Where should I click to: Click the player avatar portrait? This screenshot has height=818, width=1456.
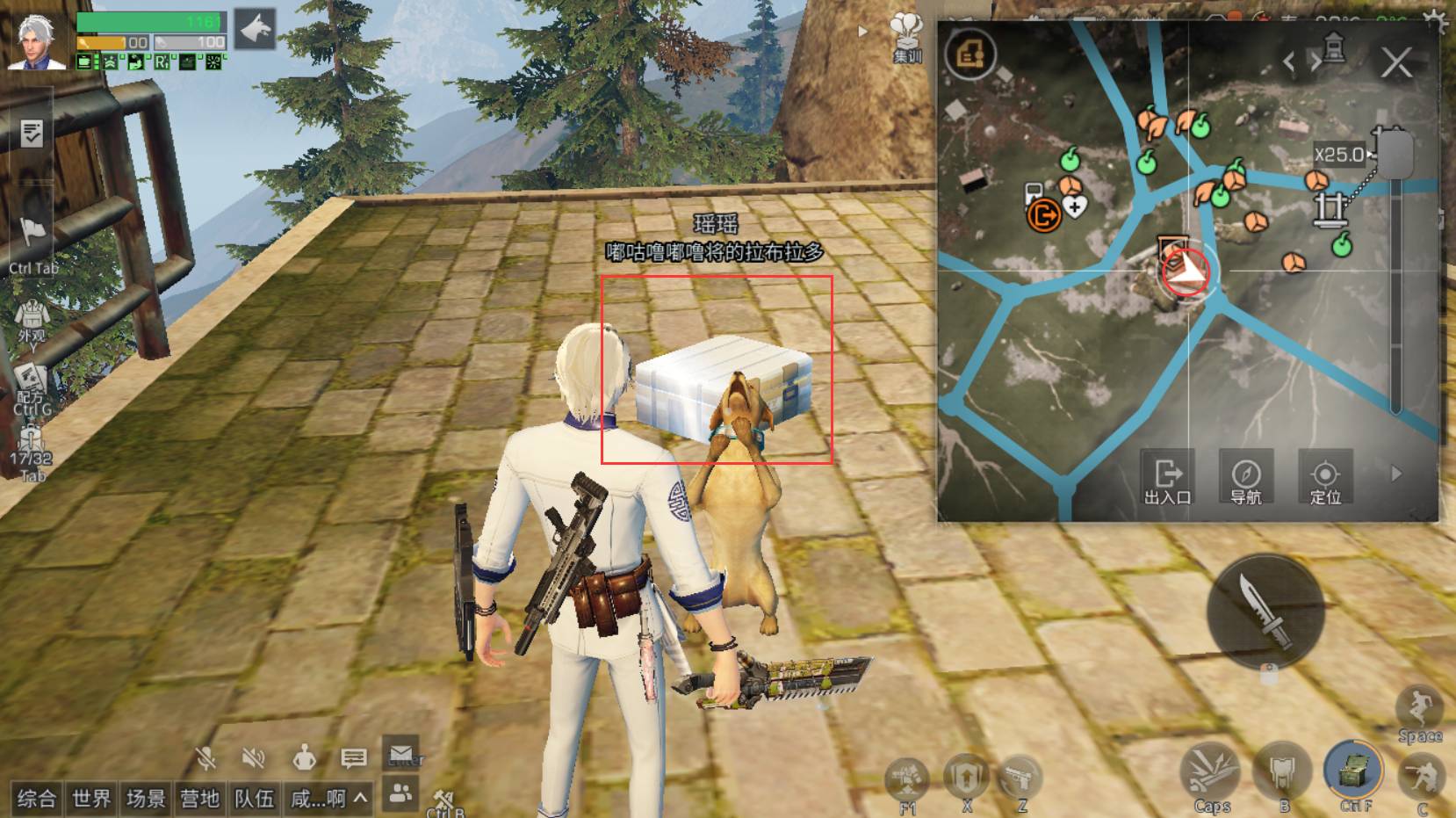coord(36,40)
